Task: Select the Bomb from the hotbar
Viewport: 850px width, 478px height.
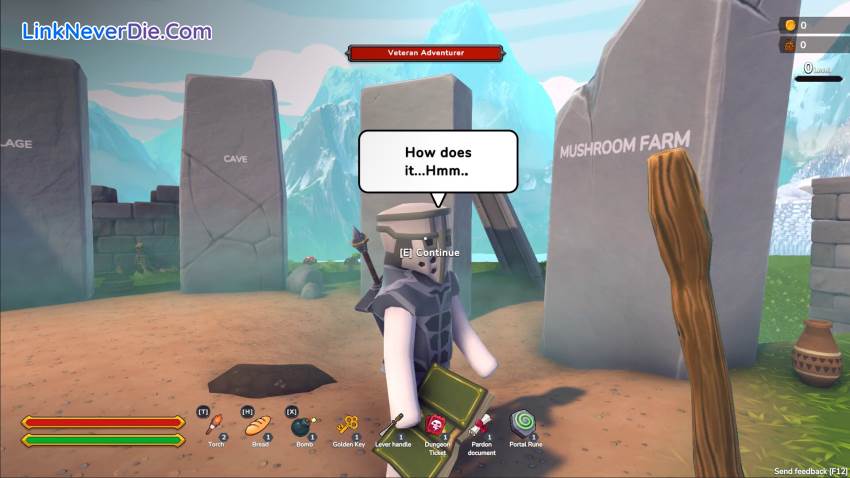Action: 303,427
